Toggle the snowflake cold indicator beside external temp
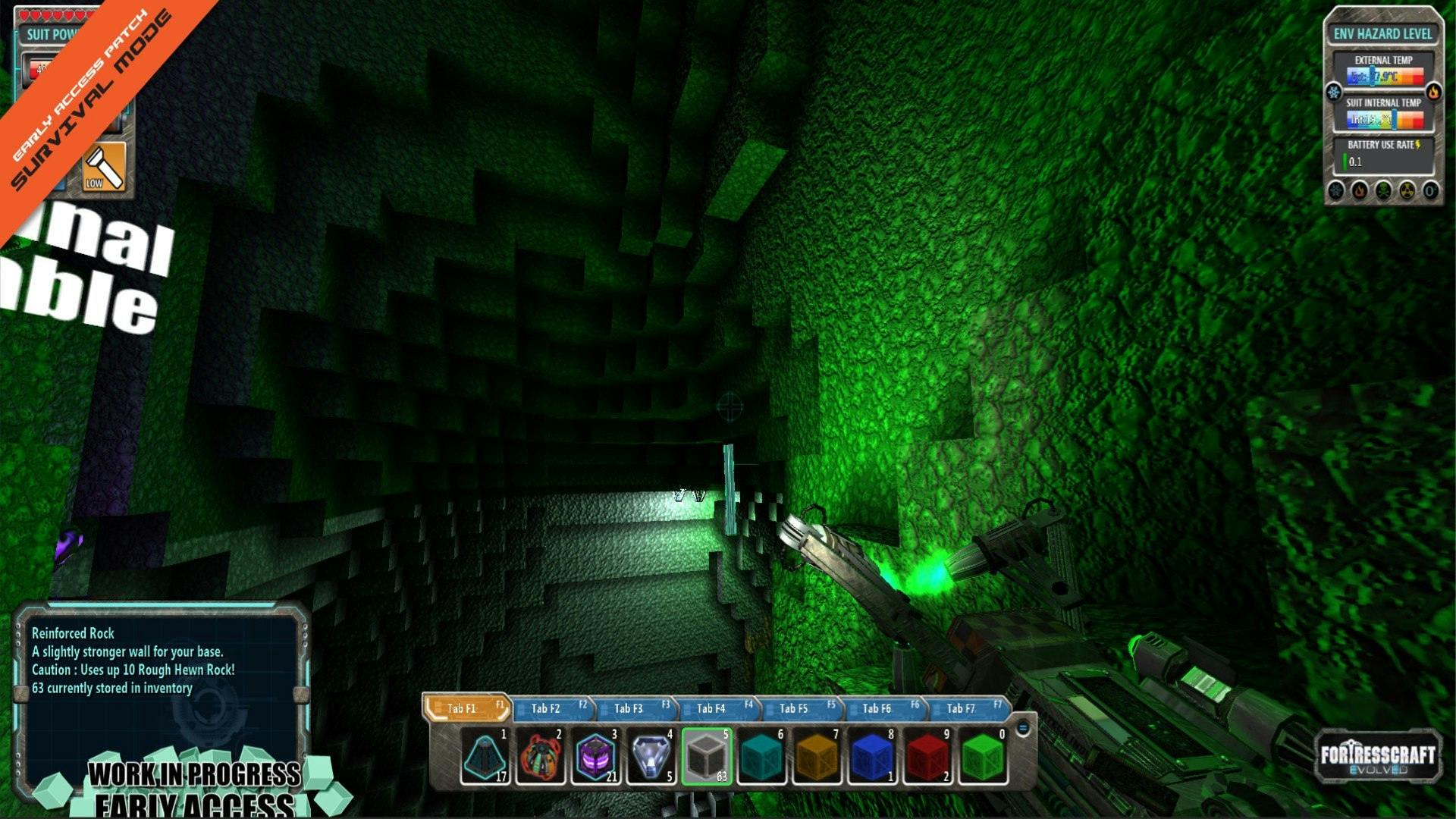Viewport: 1456px width, 819px height. click(1333, 92)
